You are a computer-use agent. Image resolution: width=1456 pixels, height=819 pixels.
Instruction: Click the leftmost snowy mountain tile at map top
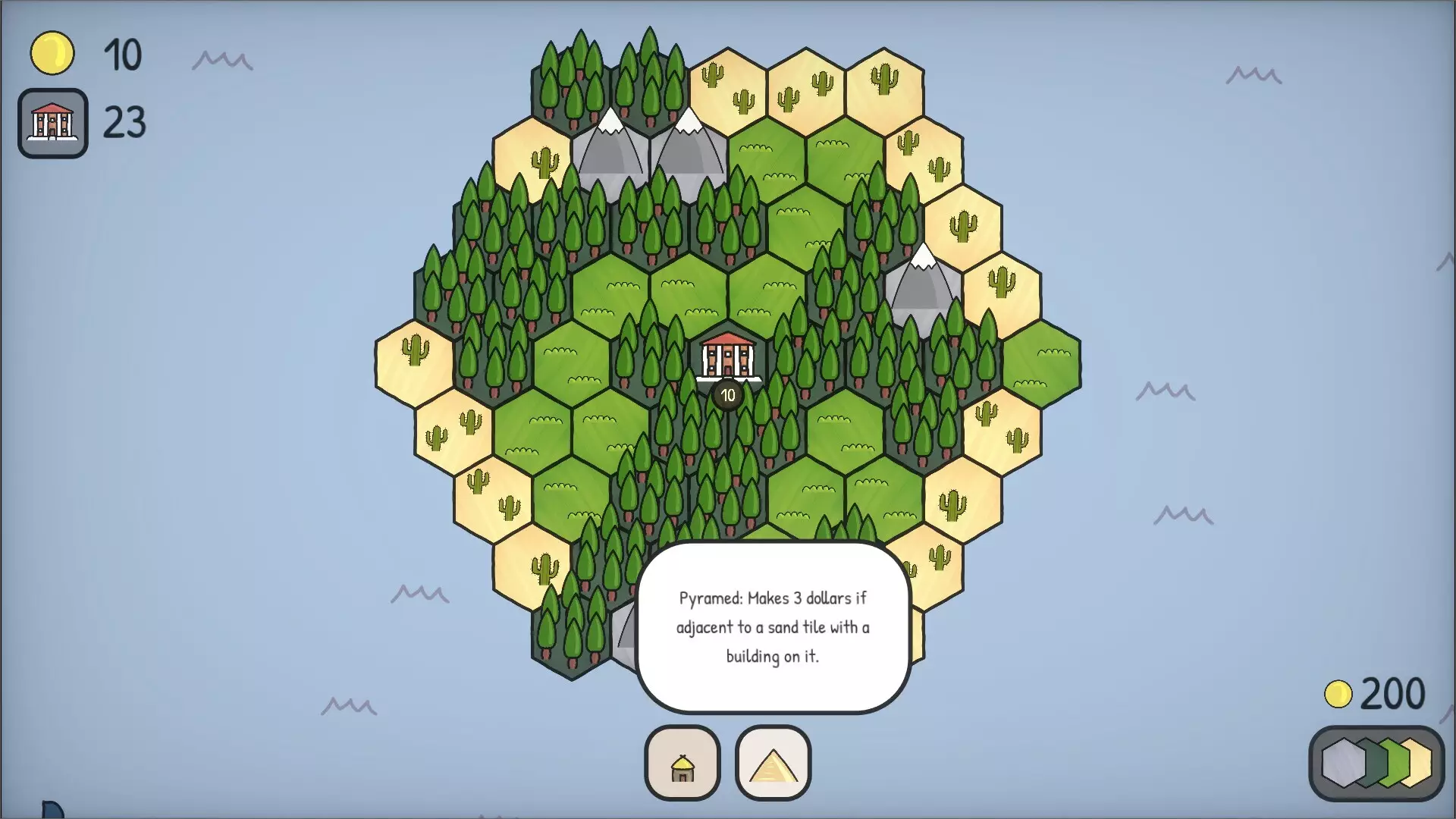coord(611,149)
